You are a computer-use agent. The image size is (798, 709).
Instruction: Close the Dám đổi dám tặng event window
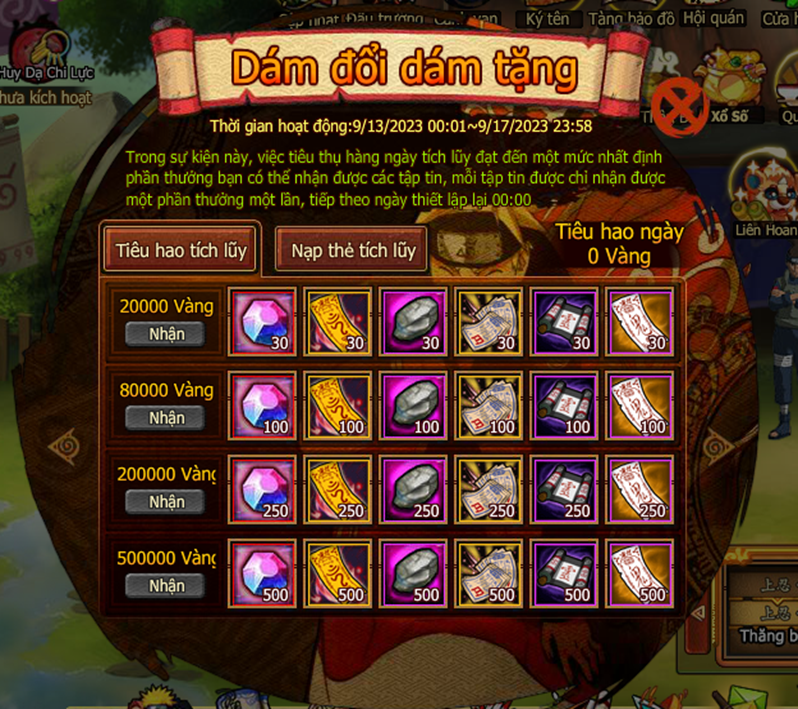(x=679, y=104)
